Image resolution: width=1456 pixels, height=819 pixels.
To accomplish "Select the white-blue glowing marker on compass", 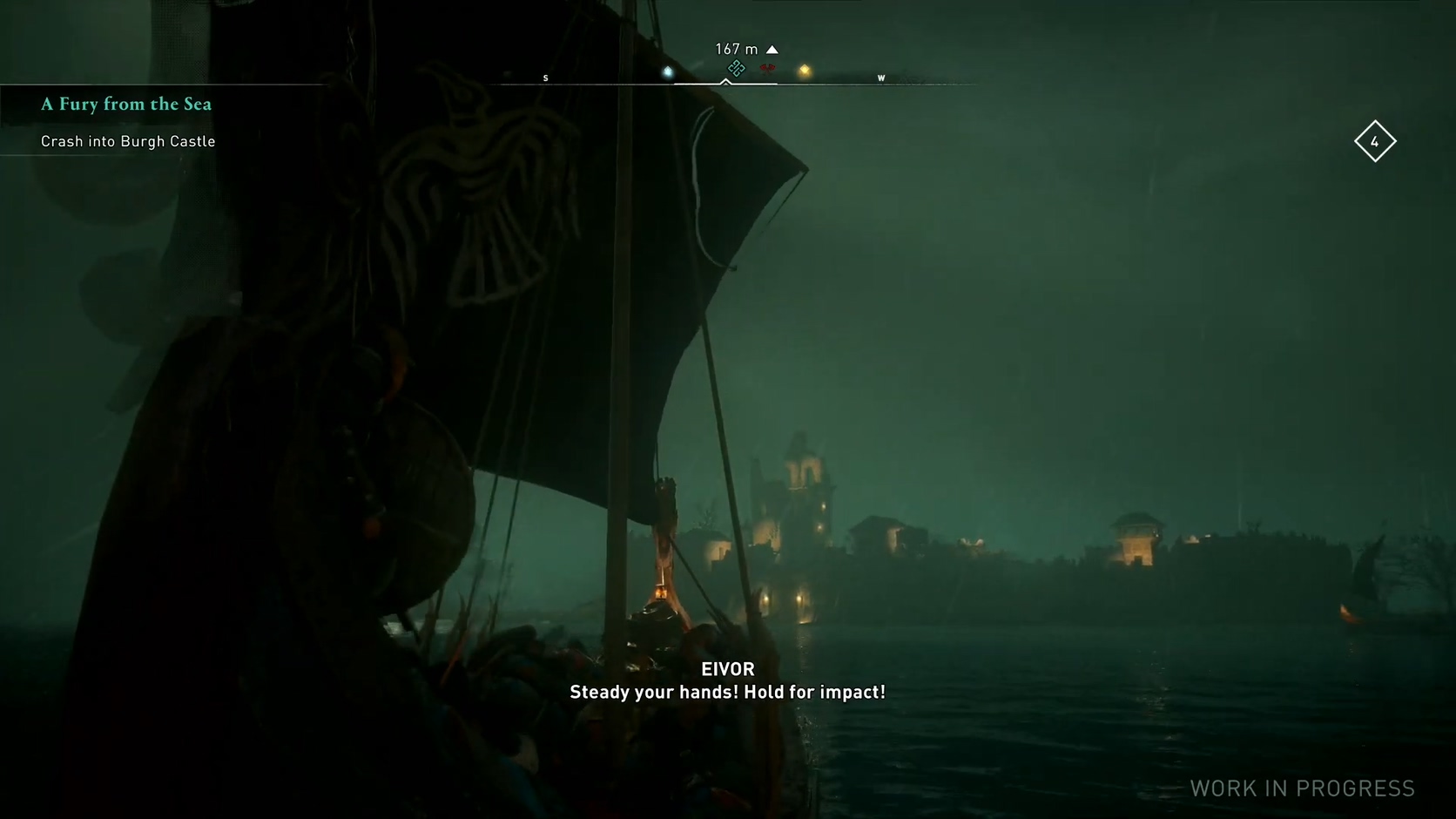I will point(668,71).
